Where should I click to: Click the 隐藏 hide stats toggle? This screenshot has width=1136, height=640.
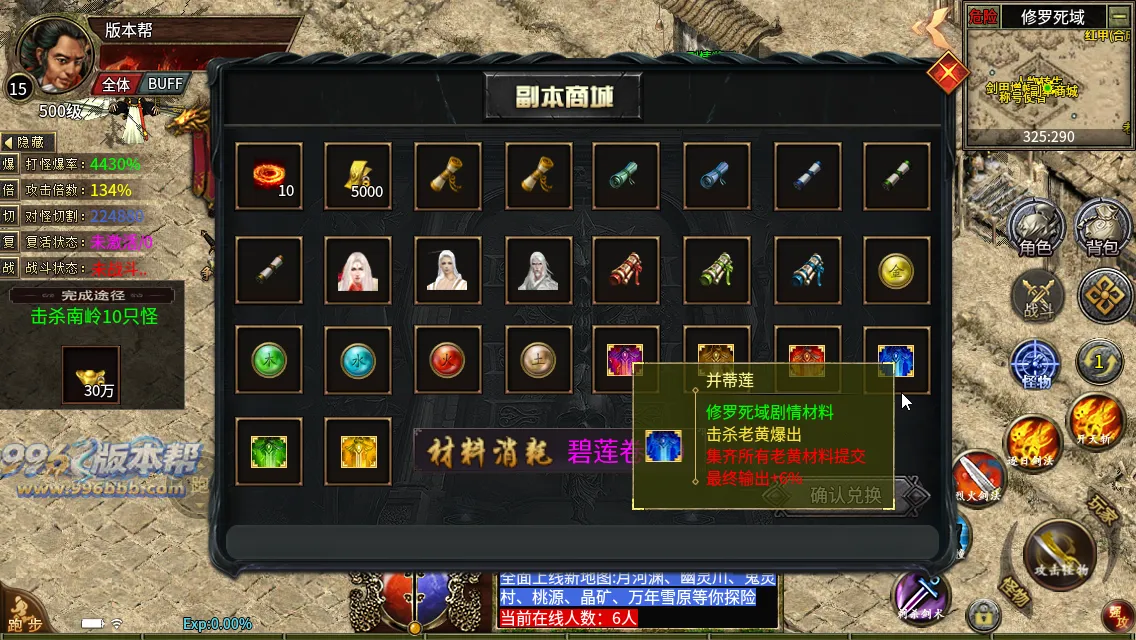29,143
